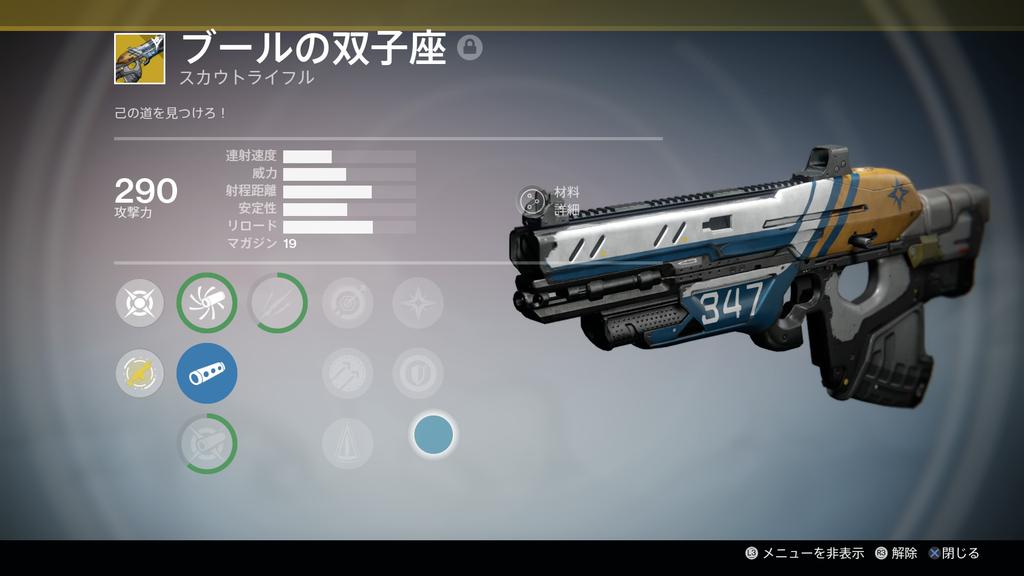
Task: Choose the green-ringed muzzle burst perk
Action: point(207,303)
